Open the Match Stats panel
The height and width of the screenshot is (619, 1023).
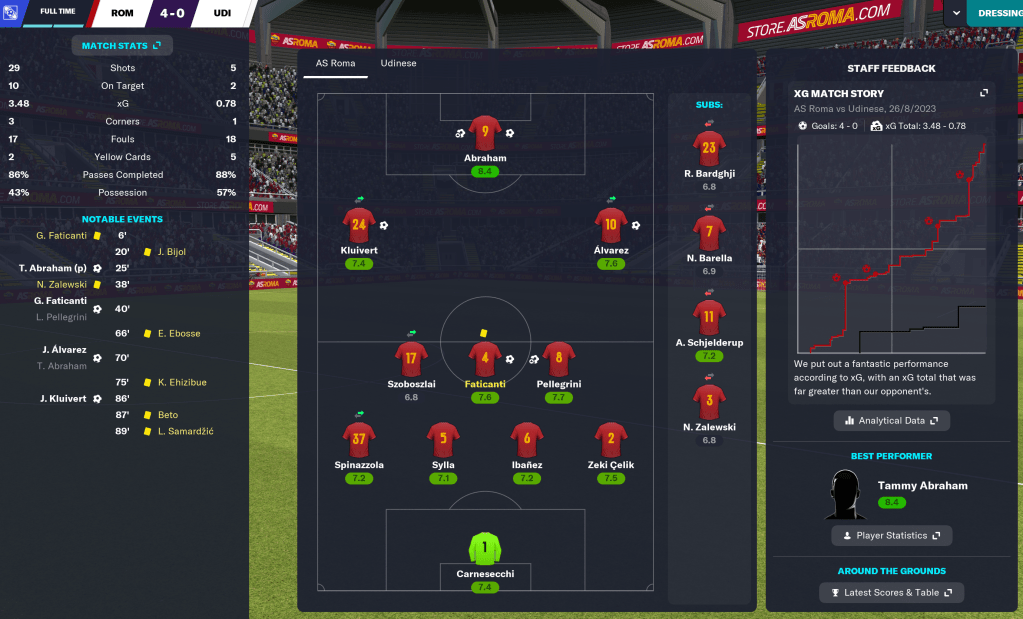click(121, 45)
